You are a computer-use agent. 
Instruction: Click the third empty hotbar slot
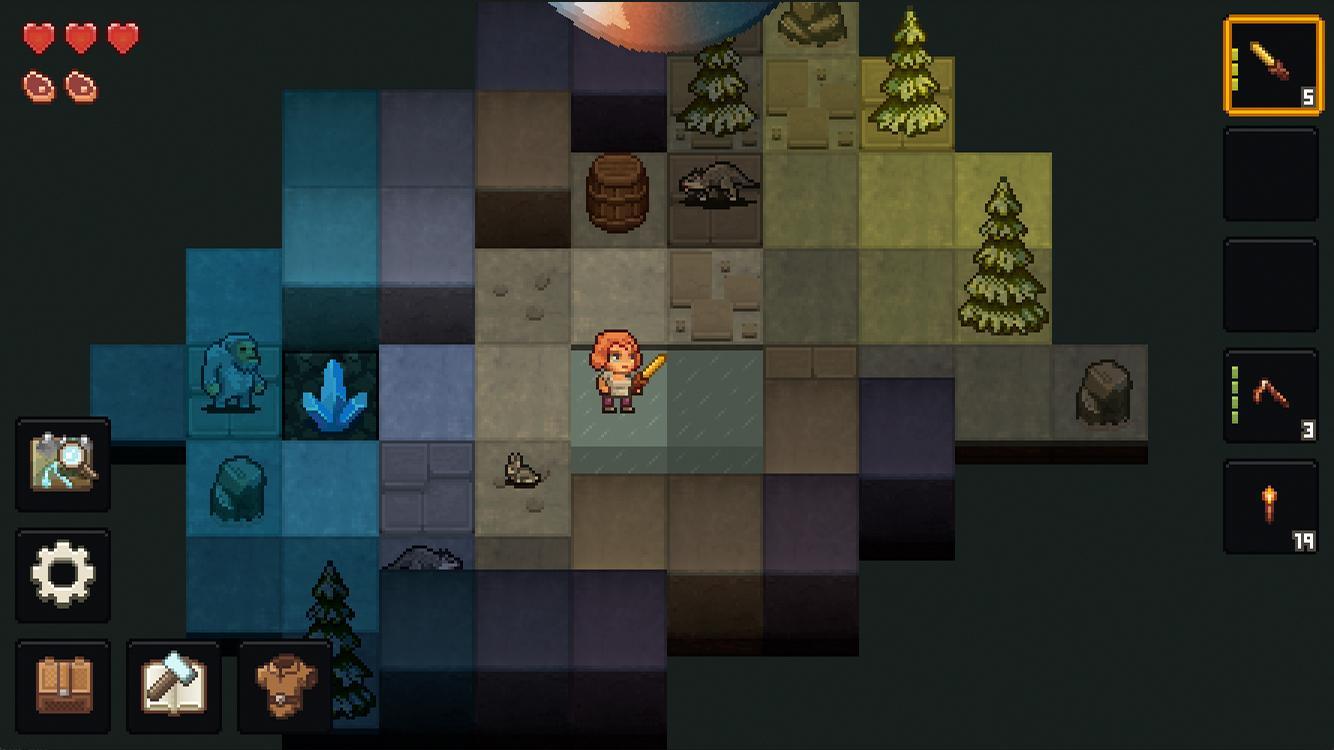pyautogui.click(x=1270, y=283)
